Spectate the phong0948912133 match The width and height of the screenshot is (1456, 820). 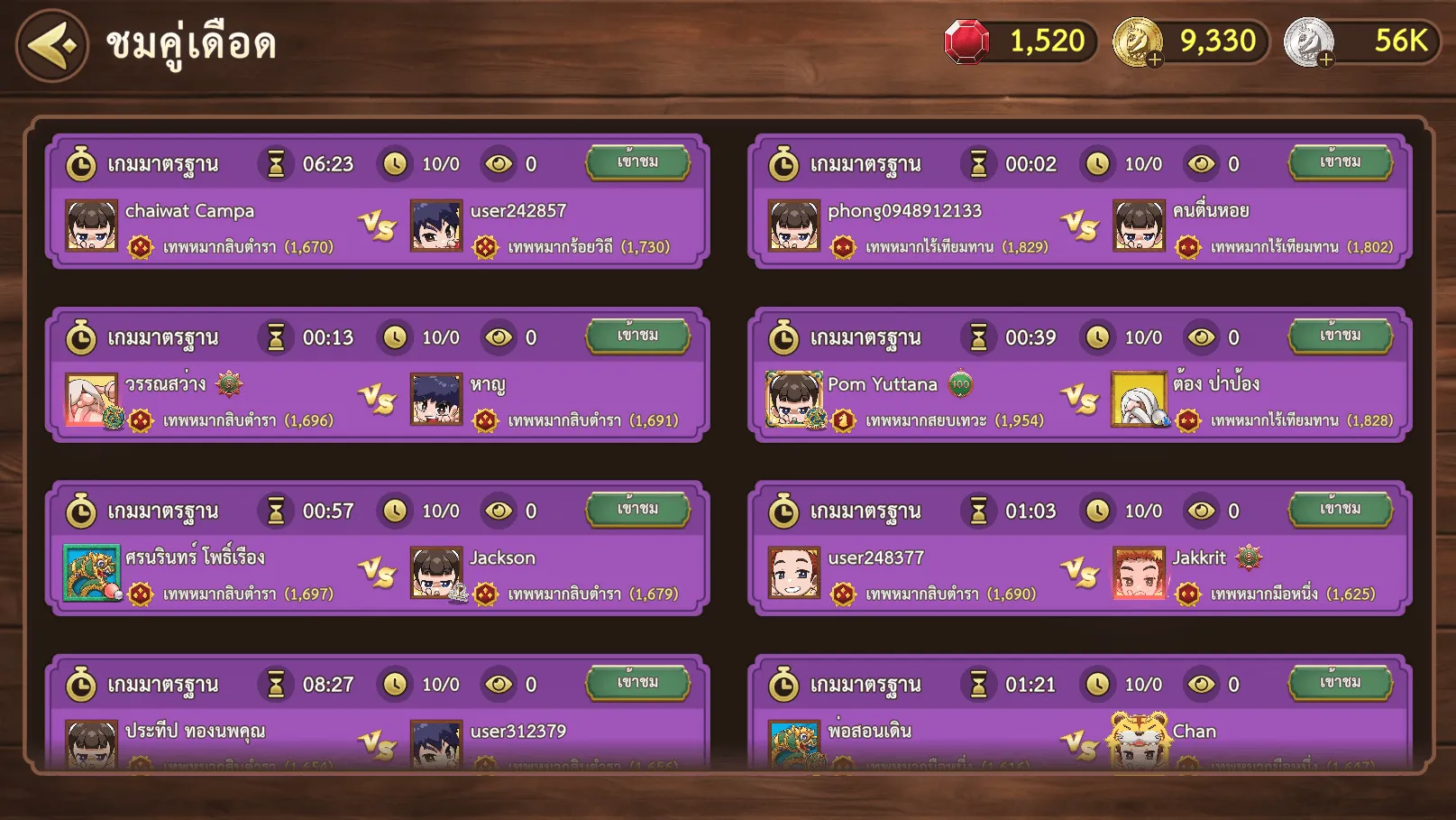click(1340, 162)
